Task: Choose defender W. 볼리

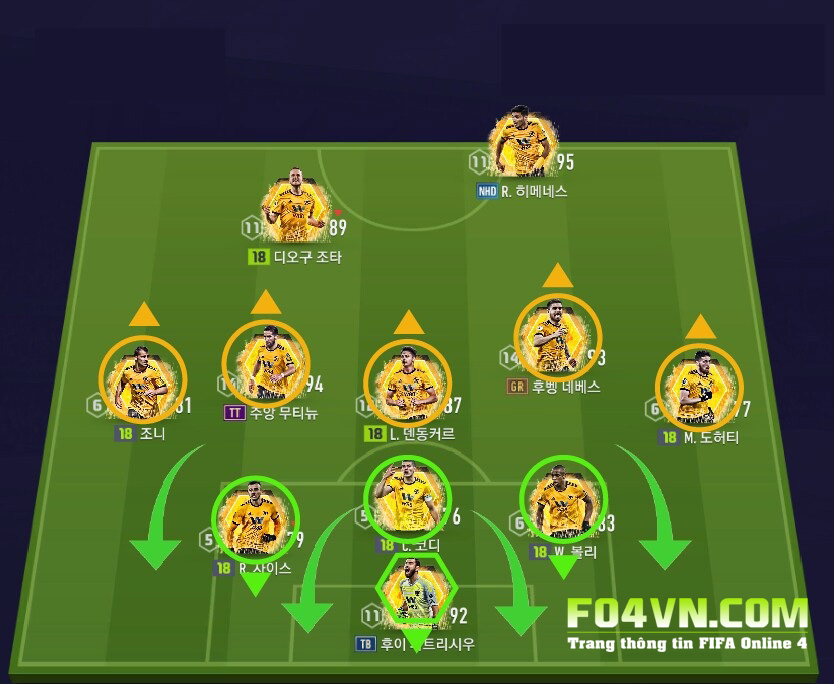Action: 562,500
